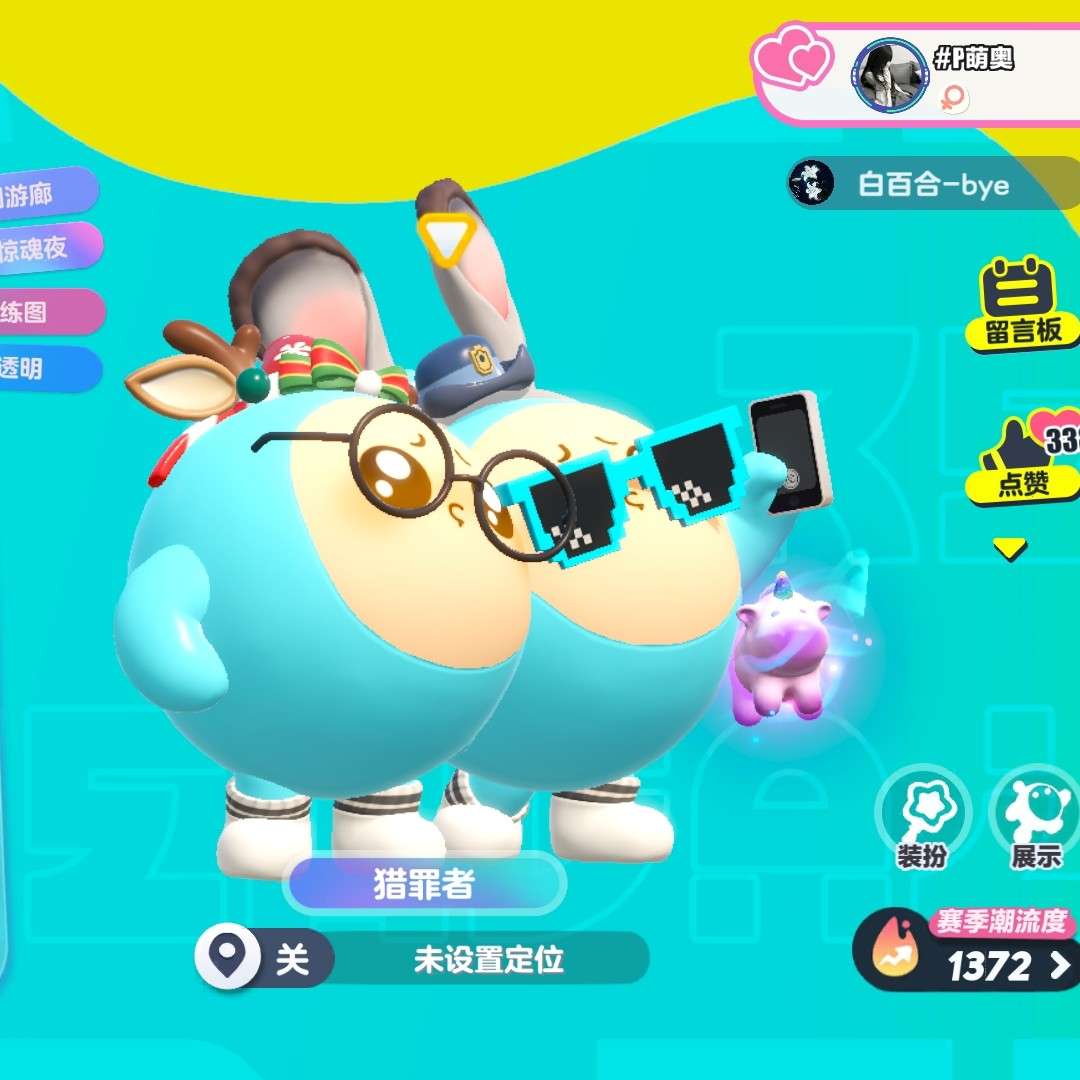This screenshot has width=1080, height=1080.
Task: Expand the yellow down arrow under 点赞
Action: click(x=1010, y=548)
